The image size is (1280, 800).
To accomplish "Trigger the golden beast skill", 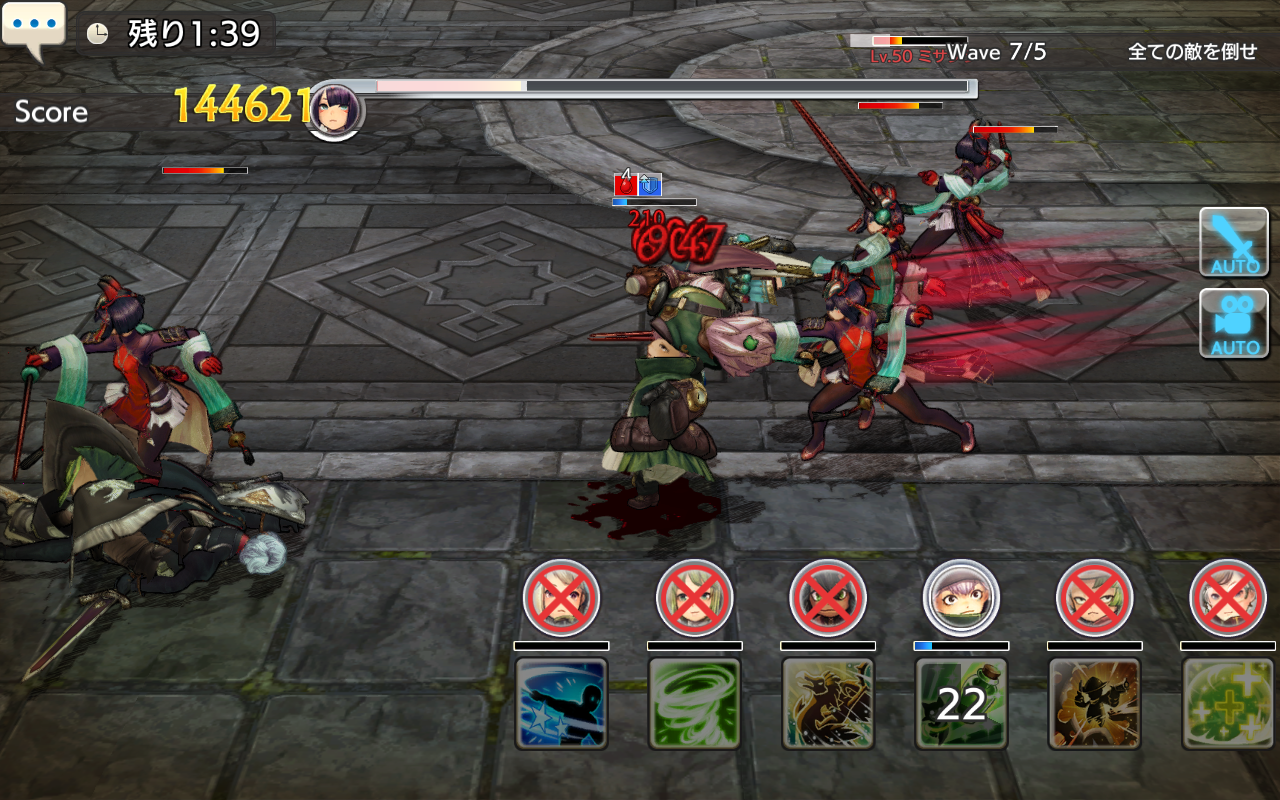I will coord(828,703).
